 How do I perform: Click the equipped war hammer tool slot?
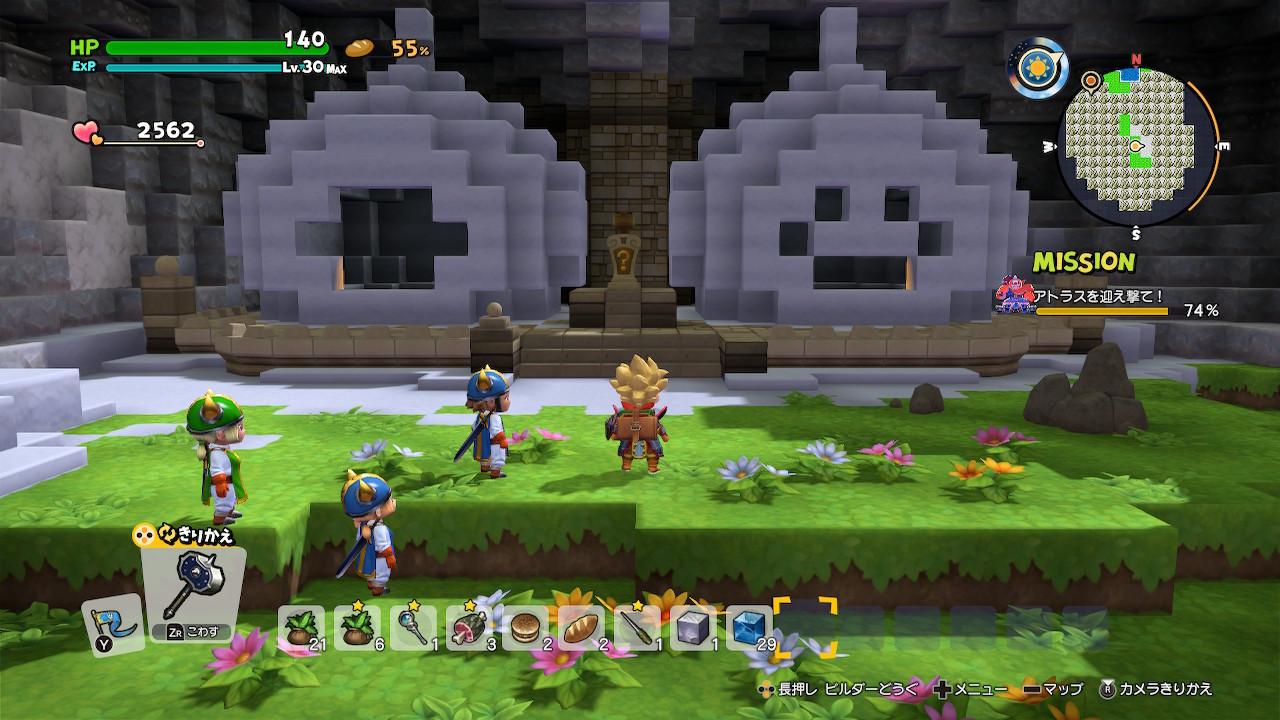pyautogui.click(x=192, y=594)
